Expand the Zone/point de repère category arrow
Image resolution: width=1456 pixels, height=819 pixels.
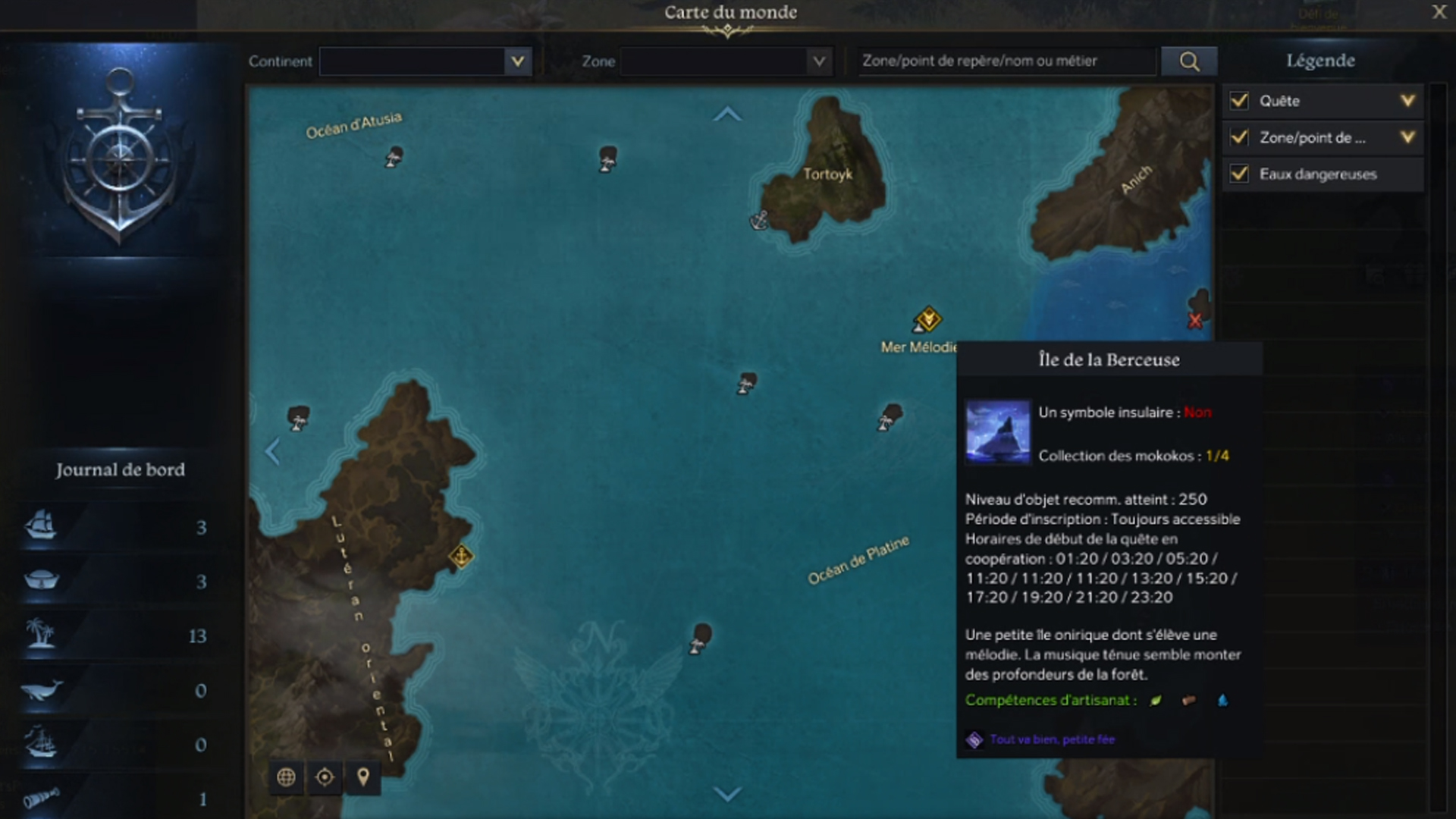(x=1407, y=137)
